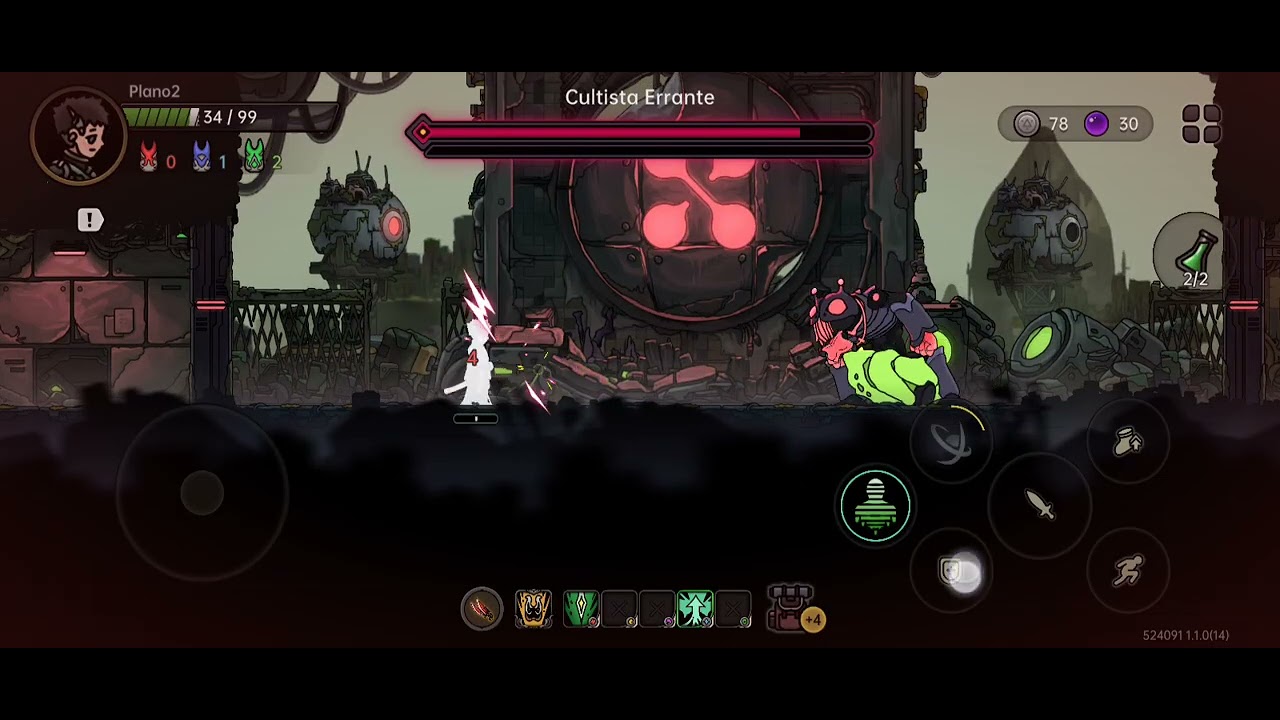
Task: Tap the silver coin currency counter
Action: [1042, 124]
